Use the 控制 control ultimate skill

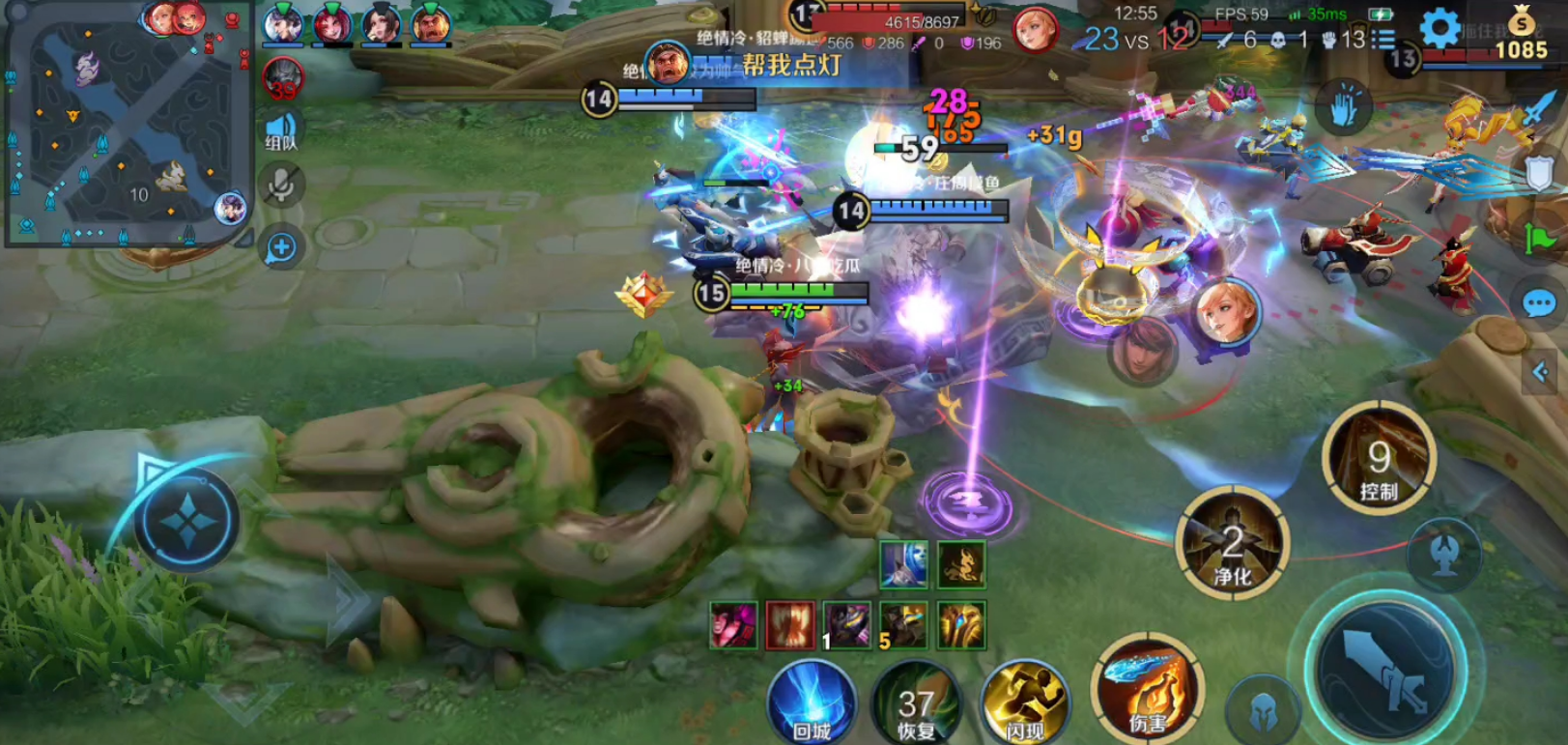tap(1379, 460)
